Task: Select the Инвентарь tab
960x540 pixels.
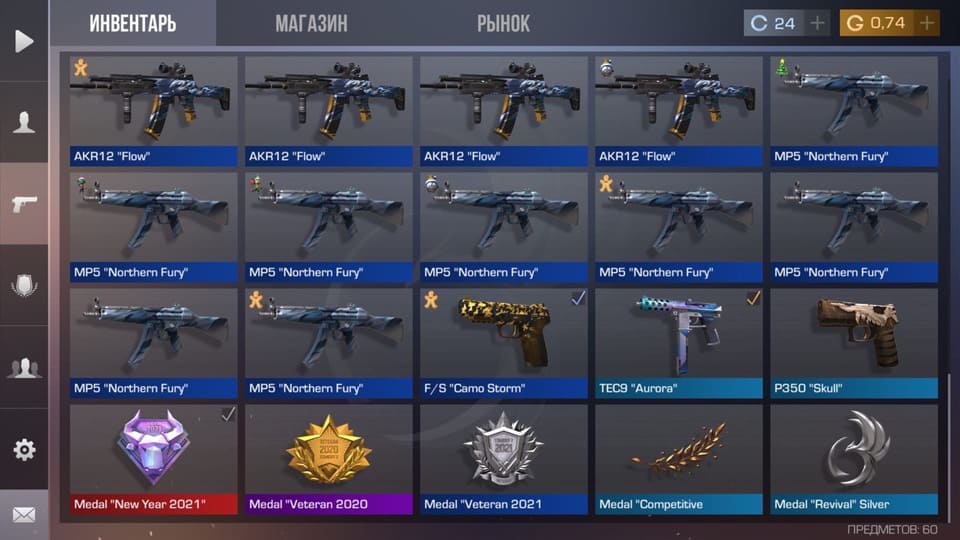Action: [132, 23]
